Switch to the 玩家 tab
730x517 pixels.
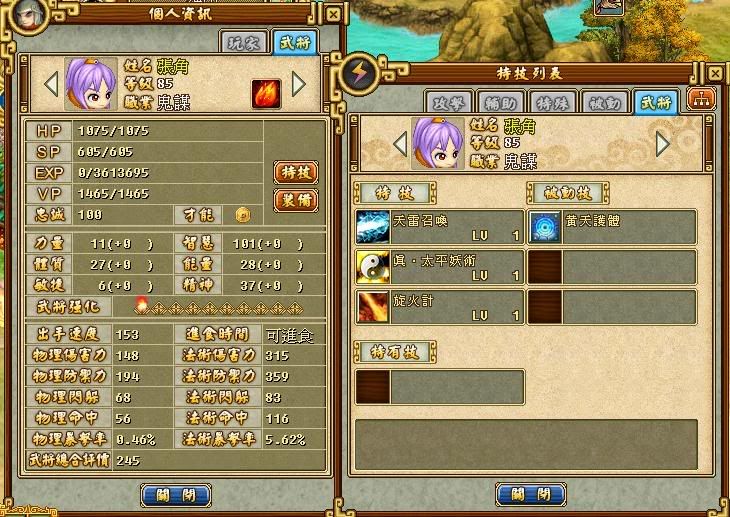[244, 42]
